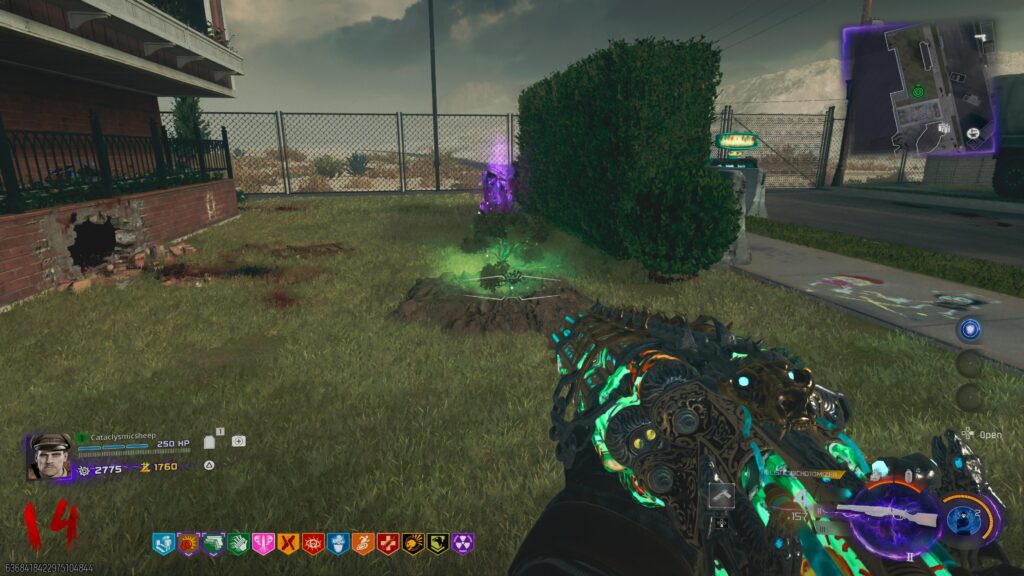This screenshot has height=576, width=1024.
Task: Select Cataclysmicsheep's character portrait
Action: pyautogui.click(x=50, y=456)
